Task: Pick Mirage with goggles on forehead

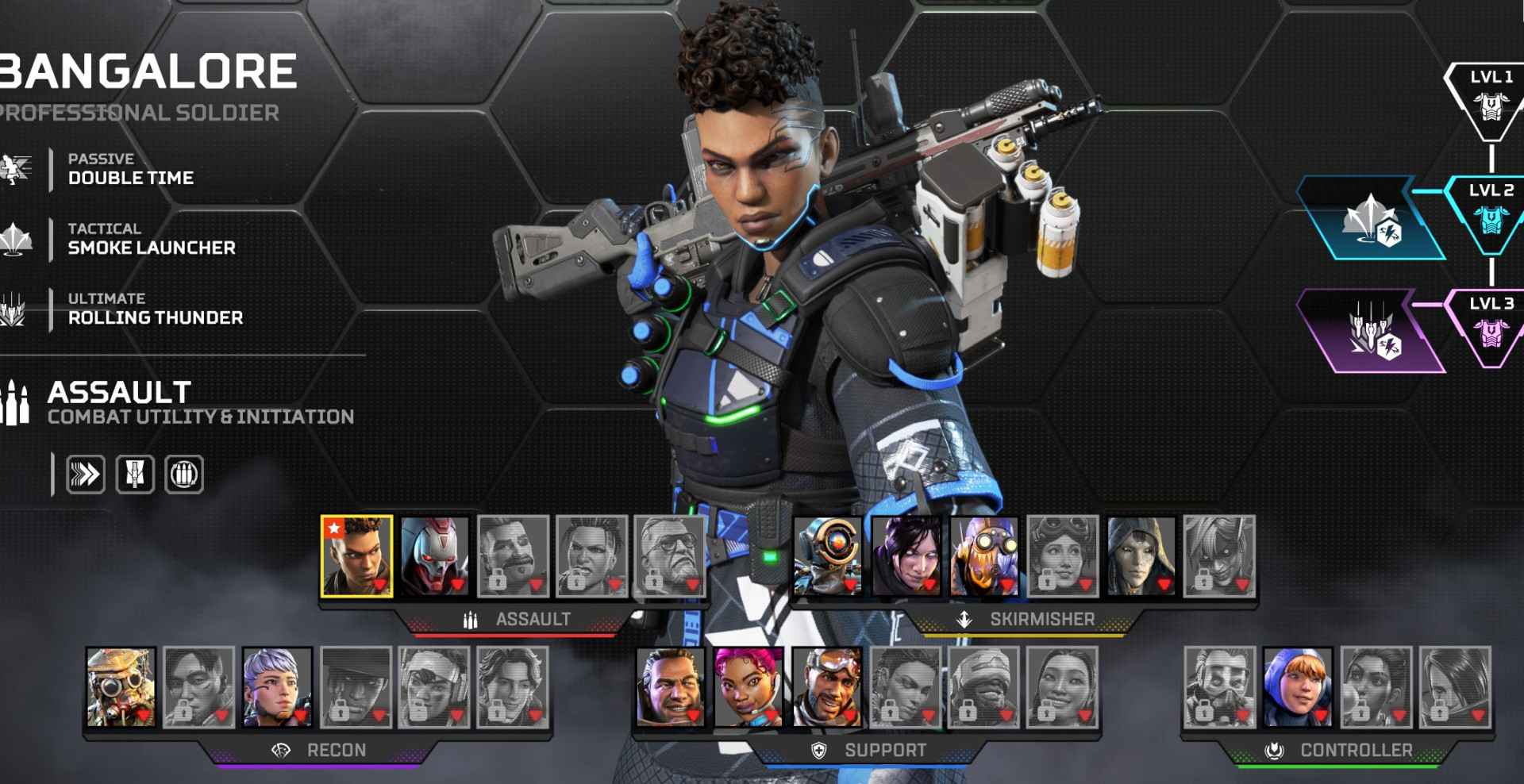Action: pyautogui.click(x=826, y=687)
